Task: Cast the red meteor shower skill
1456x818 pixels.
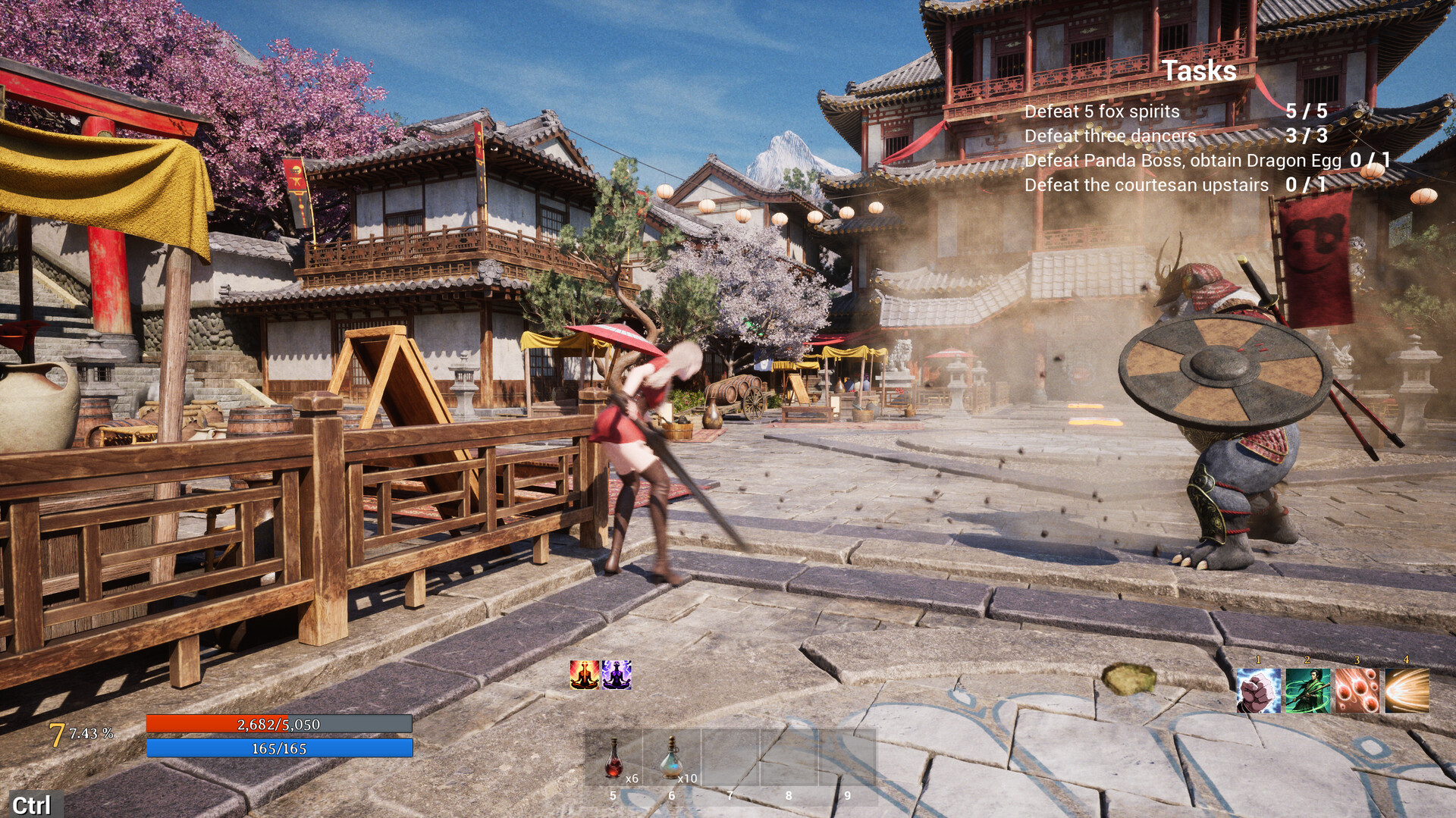Action: 1357,691
